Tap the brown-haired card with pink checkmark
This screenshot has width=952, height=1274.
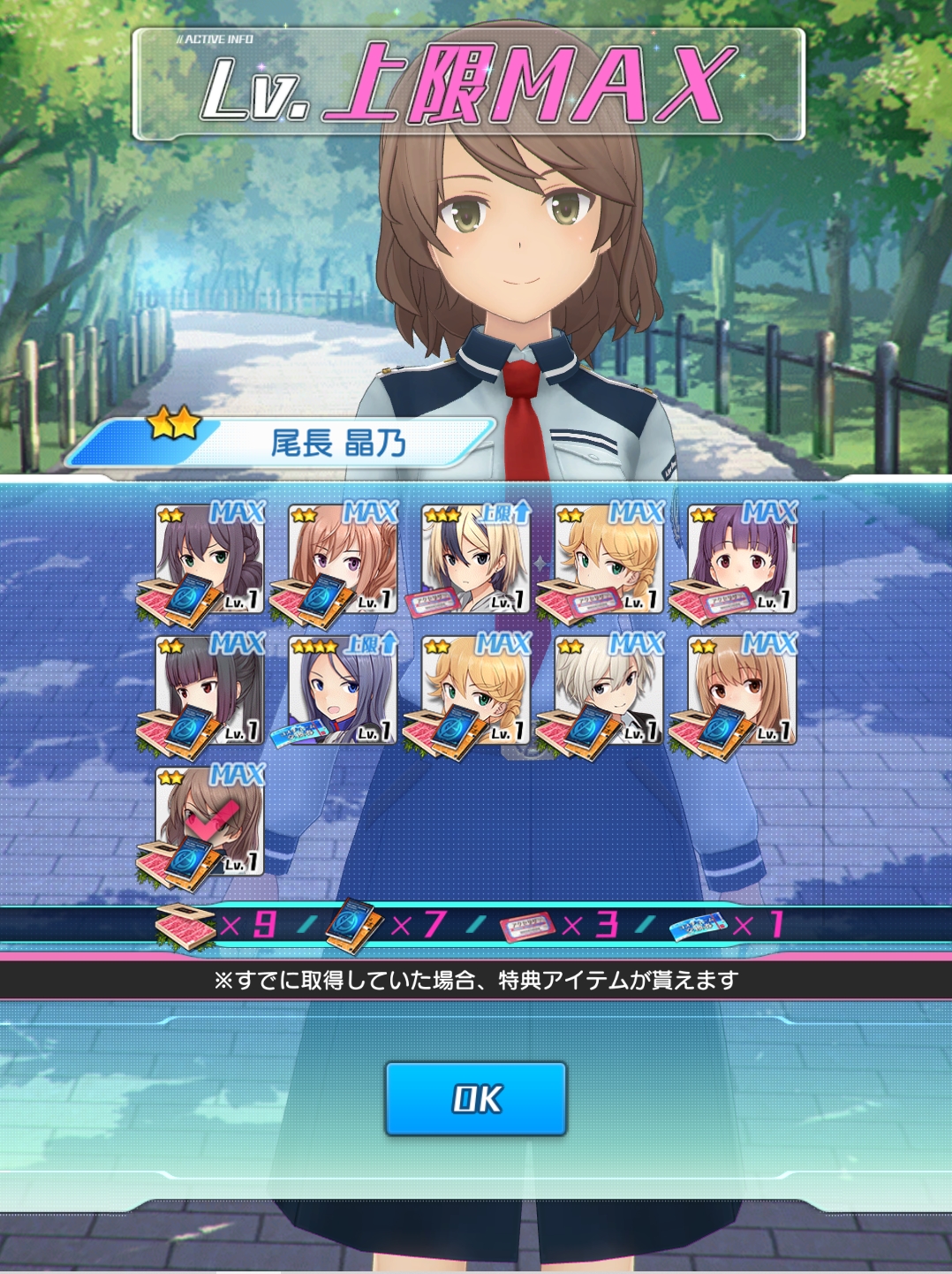pos(210,821)
